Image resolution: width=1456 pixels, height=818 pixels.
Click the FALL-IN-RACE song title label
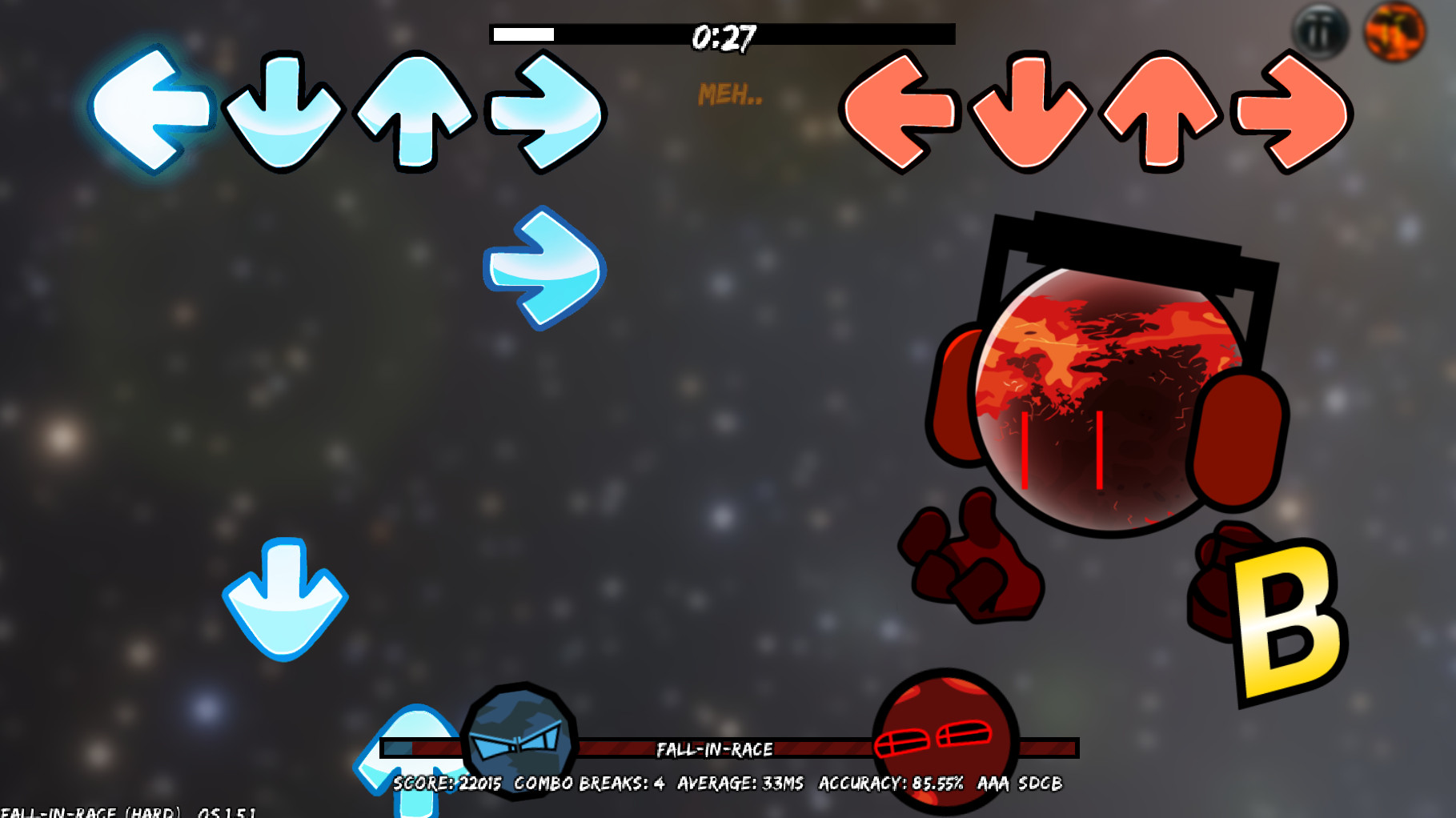click(715, 750)
